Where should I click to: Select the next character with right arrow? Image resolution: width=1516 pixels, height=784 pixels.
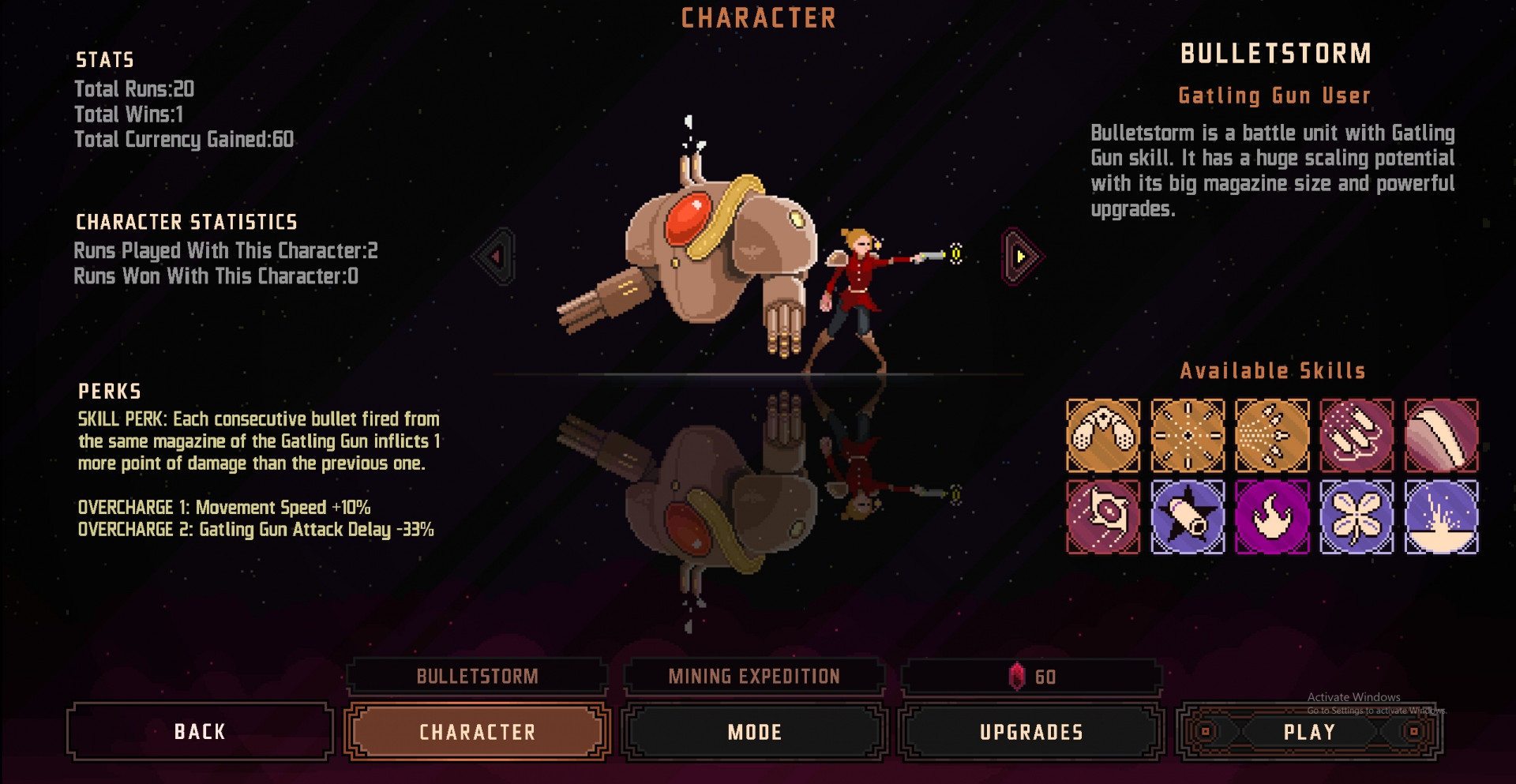click(x=1022, y=257)
